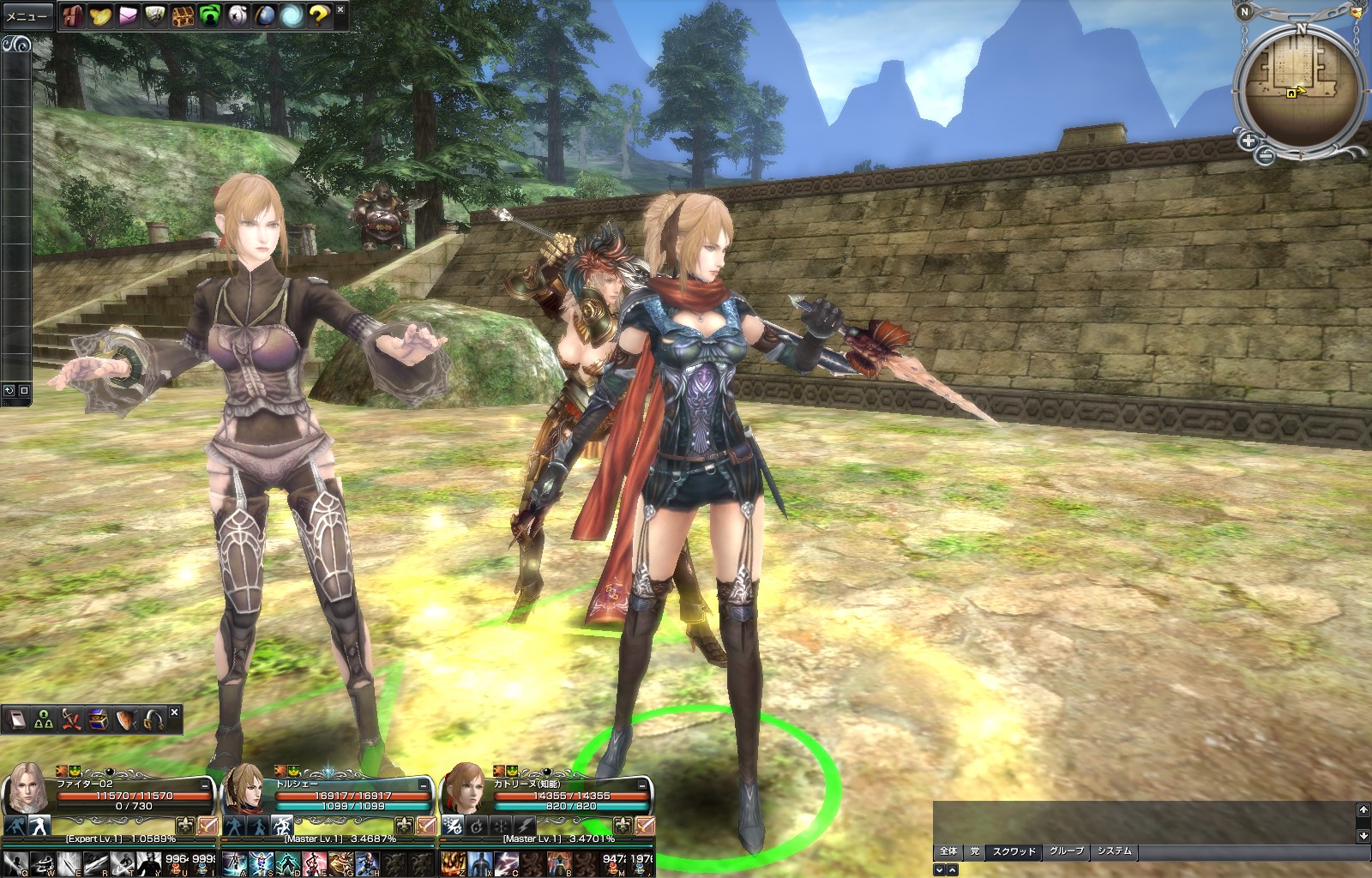Click the green party members icon
The width and height of the screenshot is (1372, 878).
44,720
